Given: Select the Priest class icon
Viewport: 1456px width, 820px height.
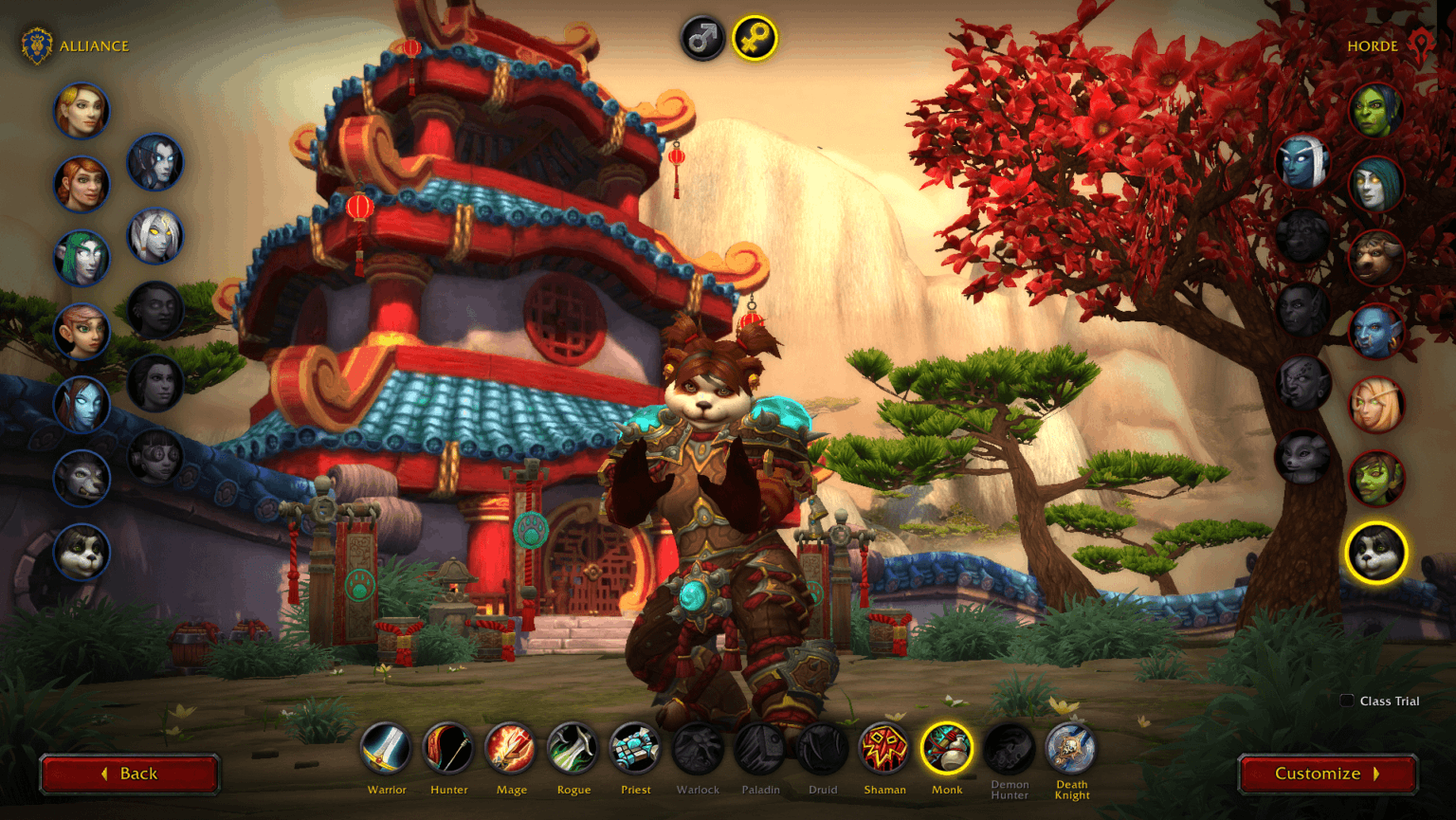Looking at the screenshot, I should [x=635, y=752].
